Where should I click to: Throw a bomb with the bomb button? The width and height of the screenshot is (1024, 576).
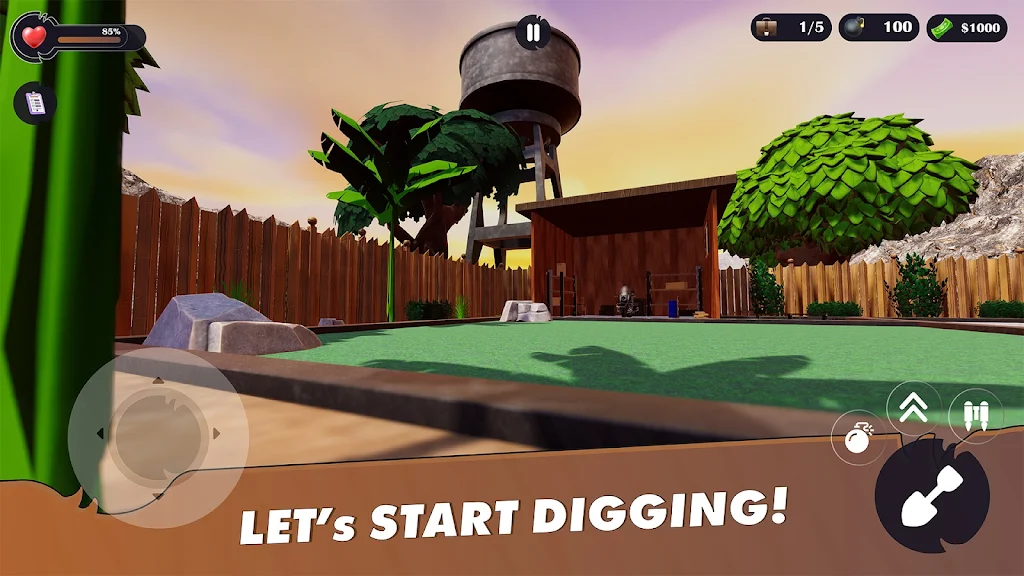pos(857,437)
